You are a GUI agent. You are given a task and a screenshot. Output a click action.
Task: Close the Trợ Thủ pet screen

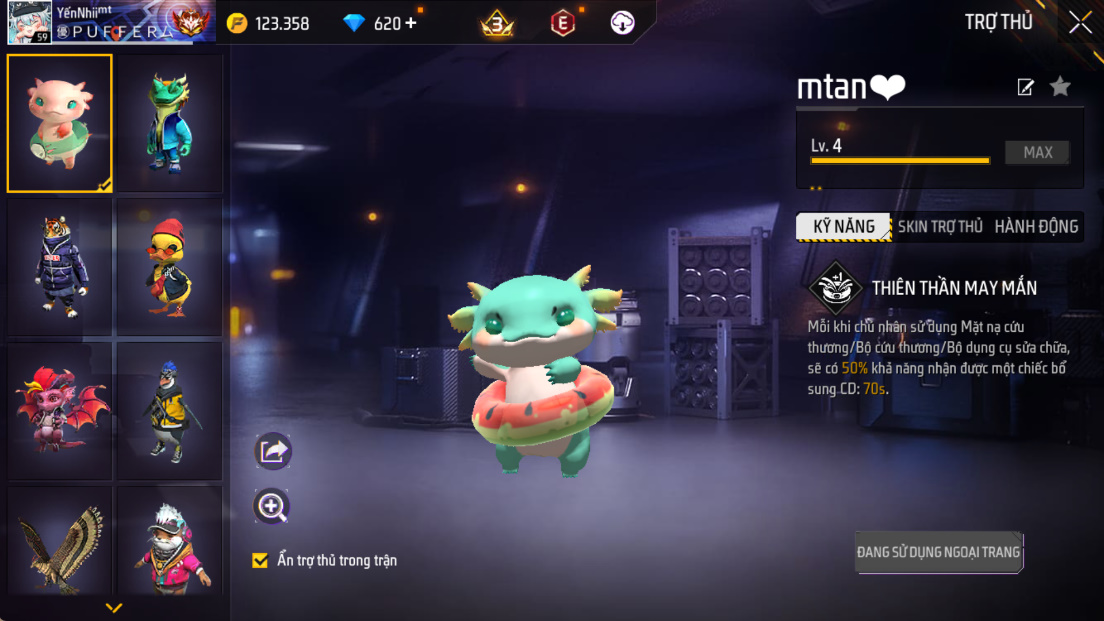pos(1080,23)
